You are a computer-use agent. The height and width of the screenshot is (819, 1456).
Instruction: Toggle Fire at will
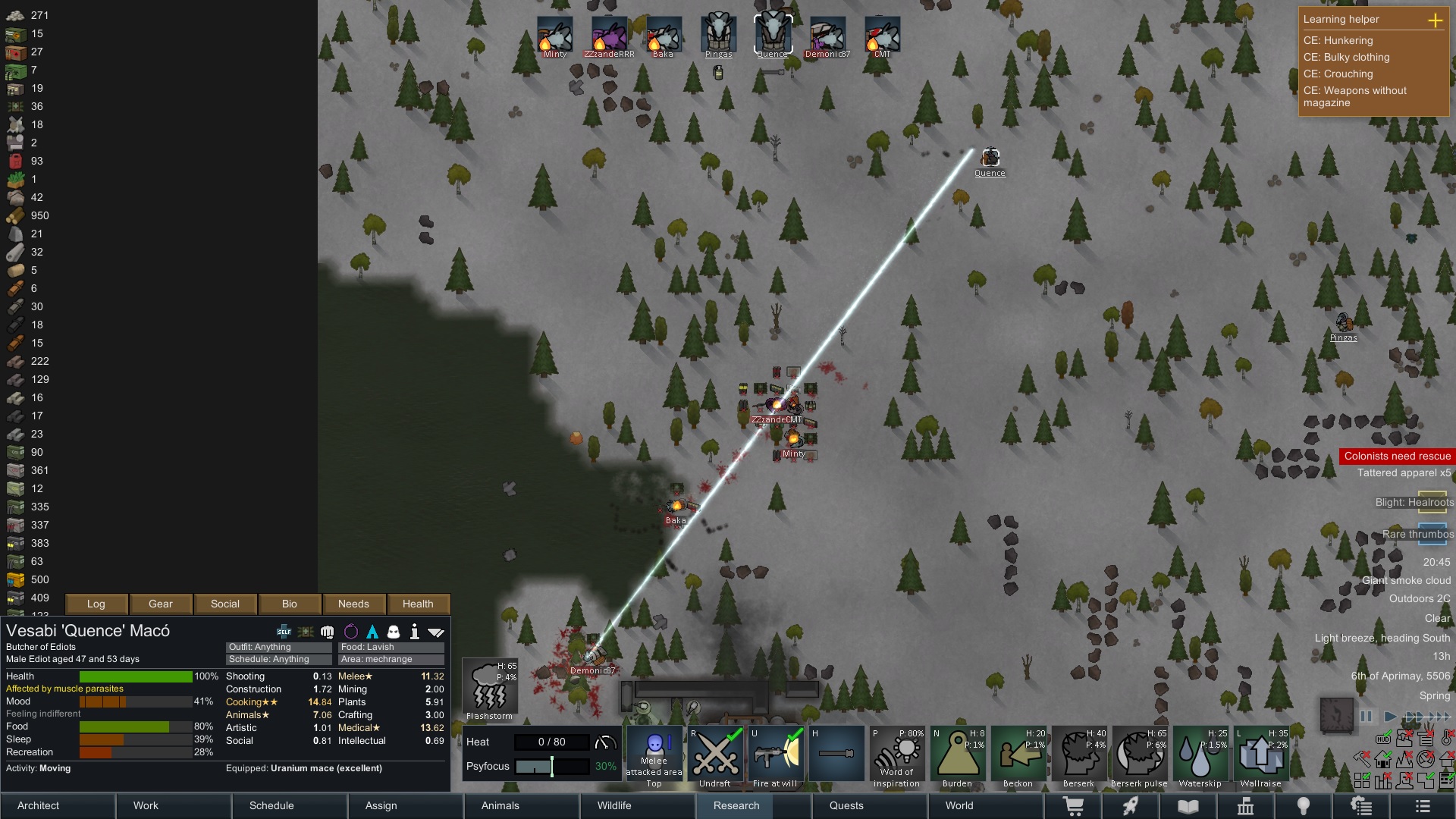coord(775,755)
